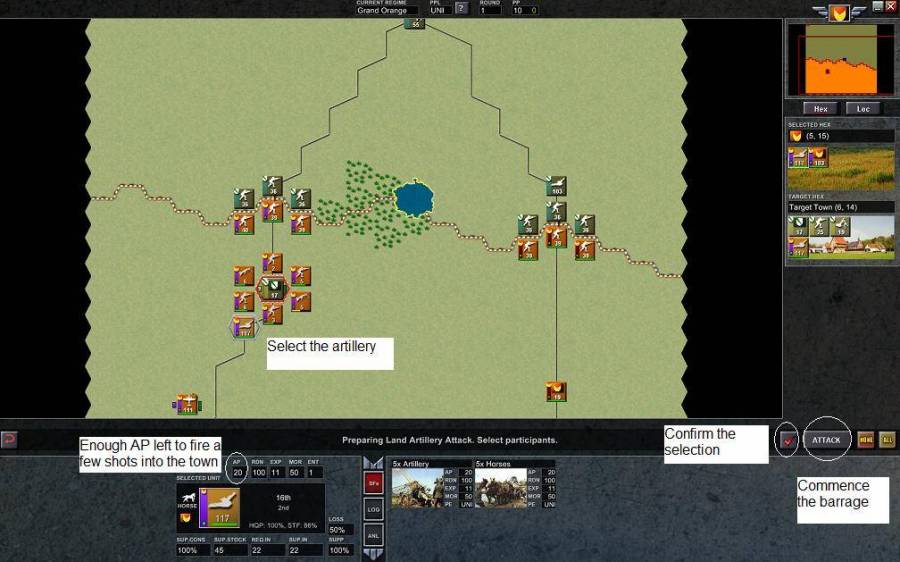Cancel with the red back arrow button
Viewport: 900px width, 562px height.
click(9, 439)
